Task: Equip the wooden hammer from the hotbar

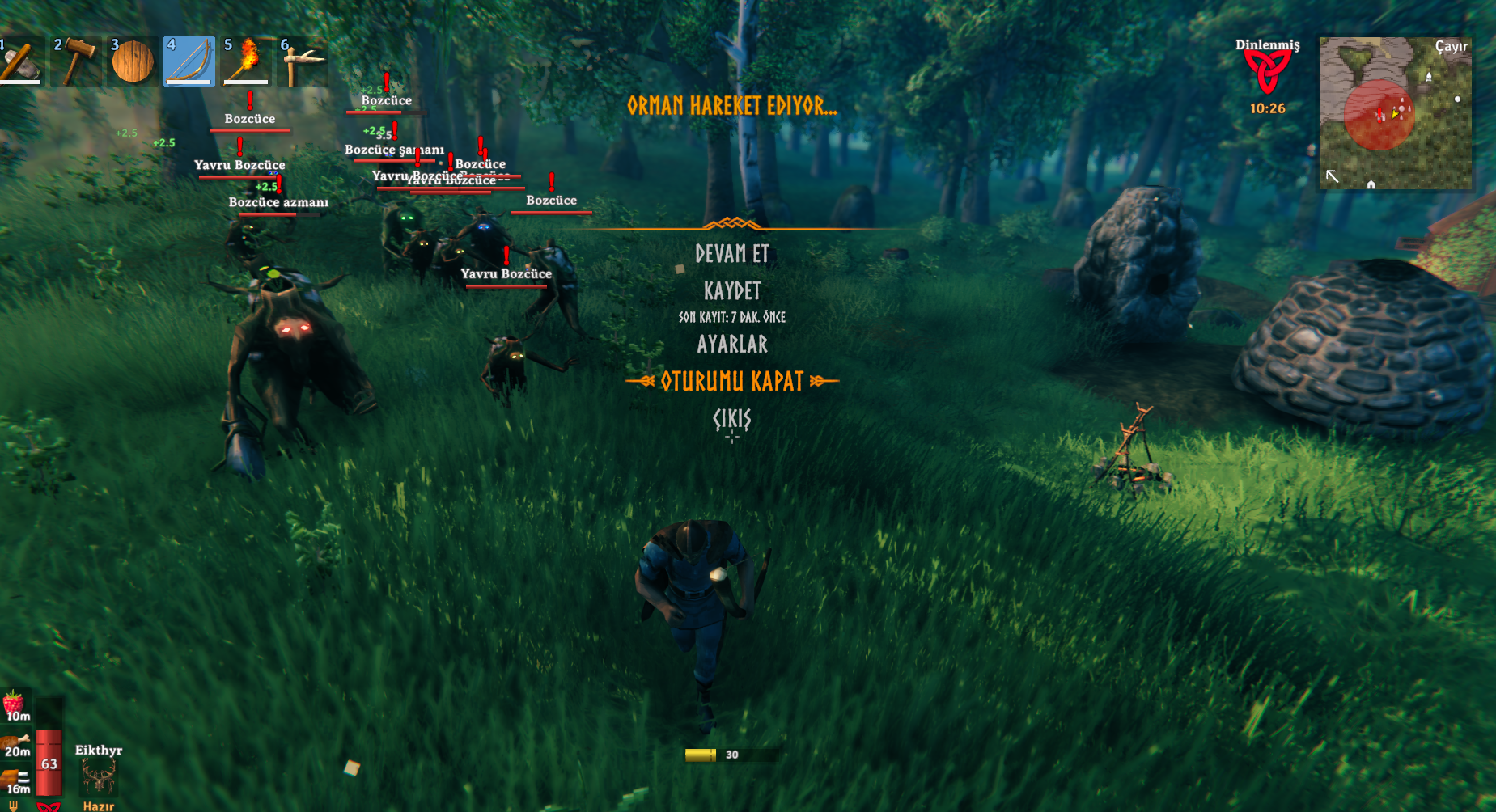Action: point(76,61)
